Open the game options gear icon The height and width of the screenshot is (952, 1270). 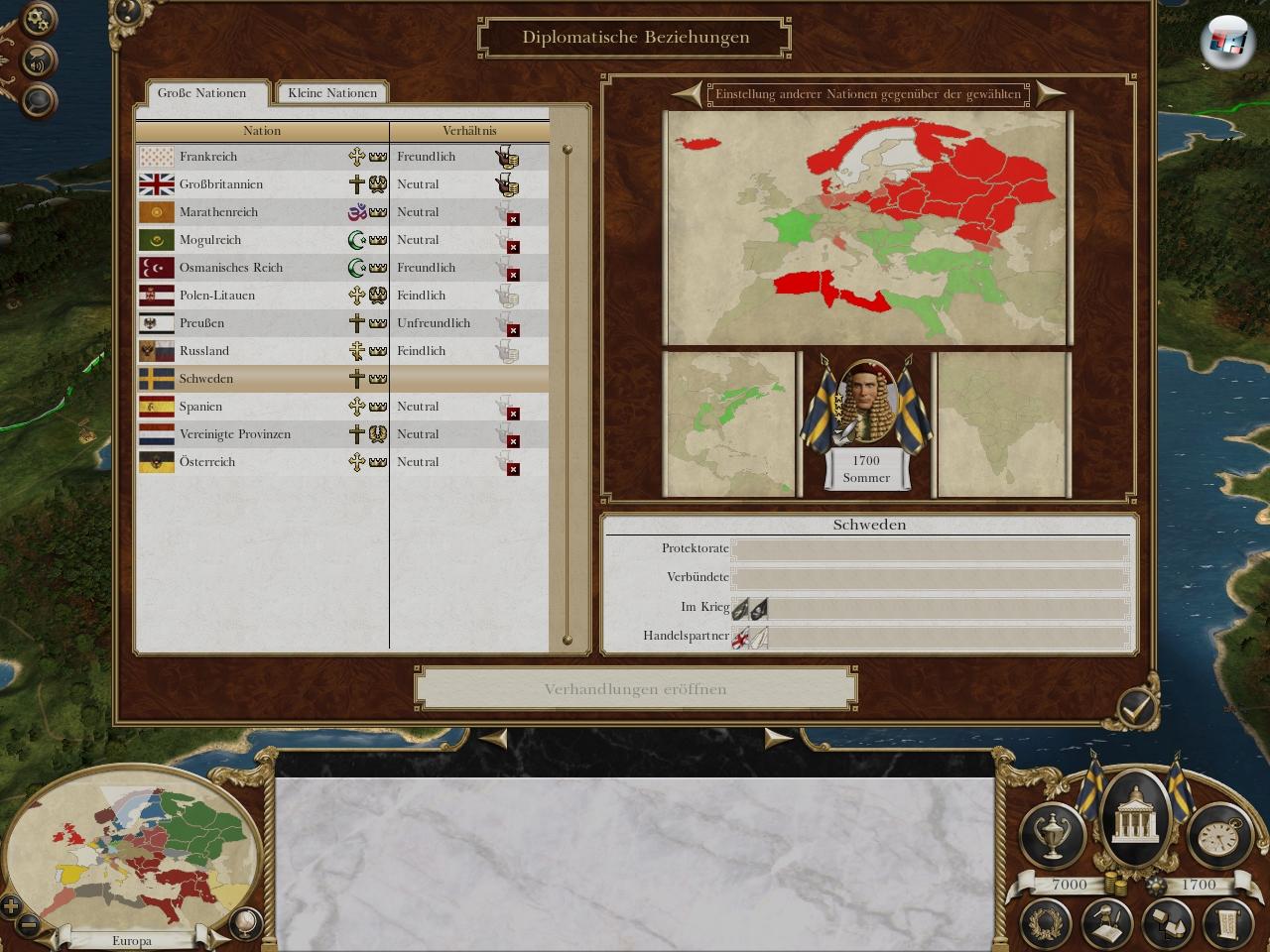click(38, 20)
